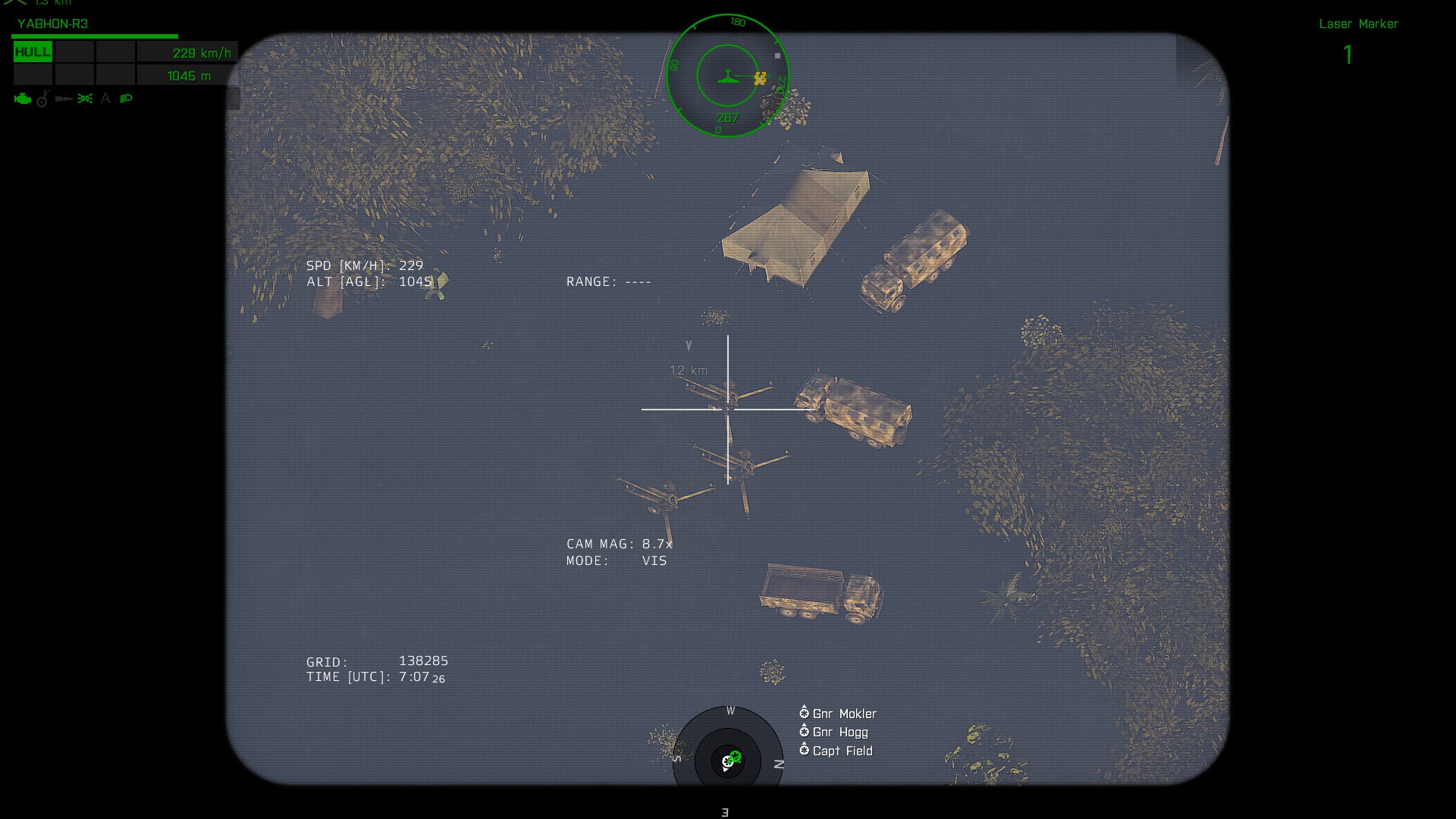Click the YABHON-R3 vehicle name
This screenshot has height=819, width=1456.
(52, 24)
